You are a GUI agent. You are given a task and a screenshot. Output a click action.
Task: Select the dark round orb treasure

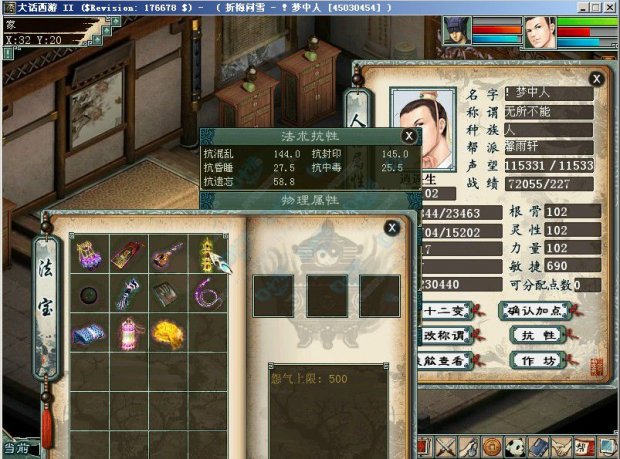pos(89,294)
